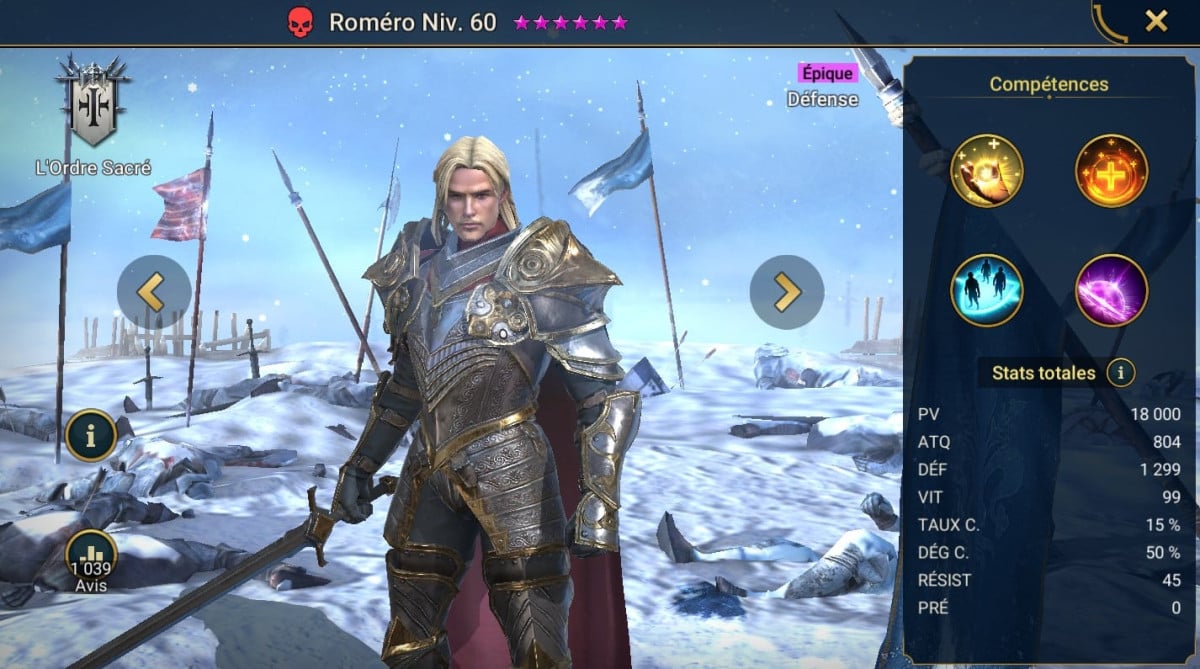Click the L'Ordre Sacré faction emblem
1200x669 pixels.
click(x=92, y=100)
